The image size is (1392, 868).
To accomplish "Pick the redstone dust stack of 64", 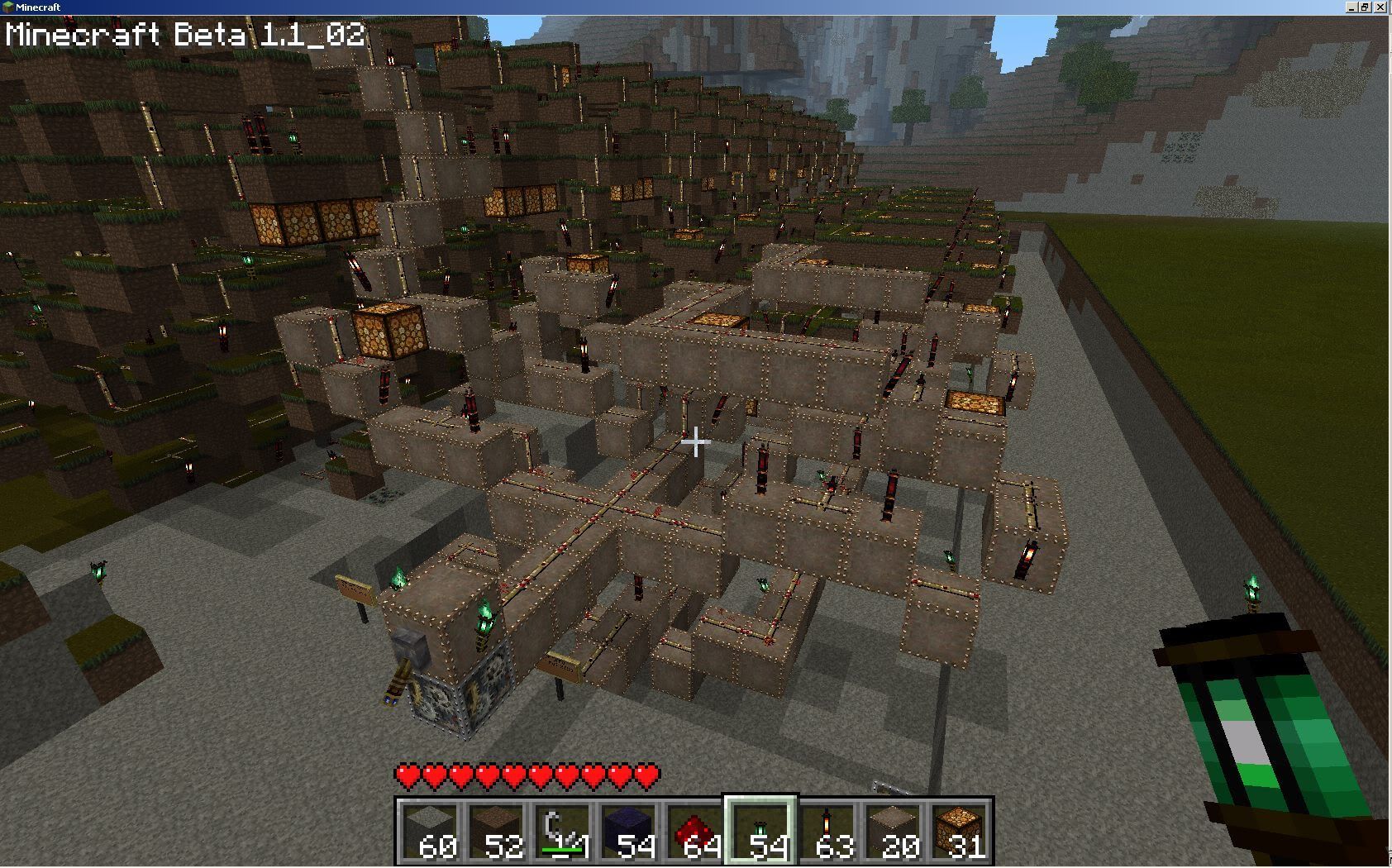I will pyautogui.click(x=695, y=831).
